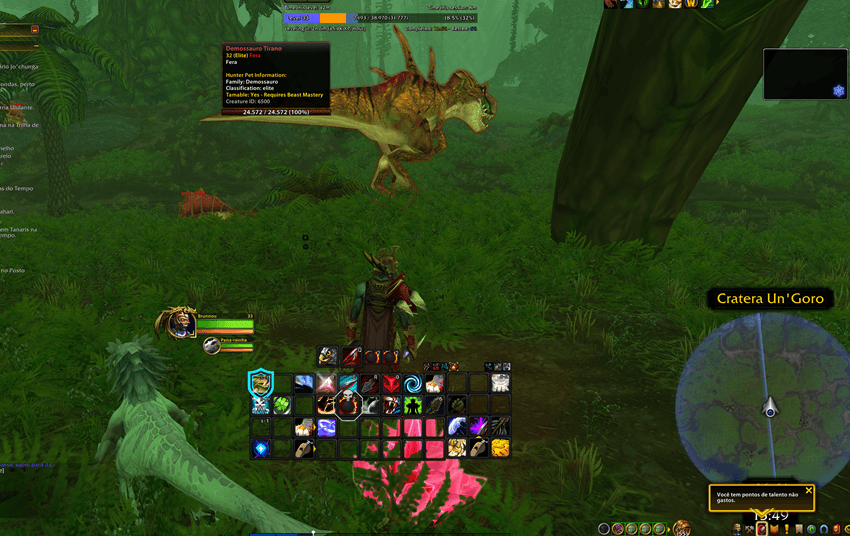Select the pet unit frame portrait
This screenshot has height=536, width=850.
[211, 346]
